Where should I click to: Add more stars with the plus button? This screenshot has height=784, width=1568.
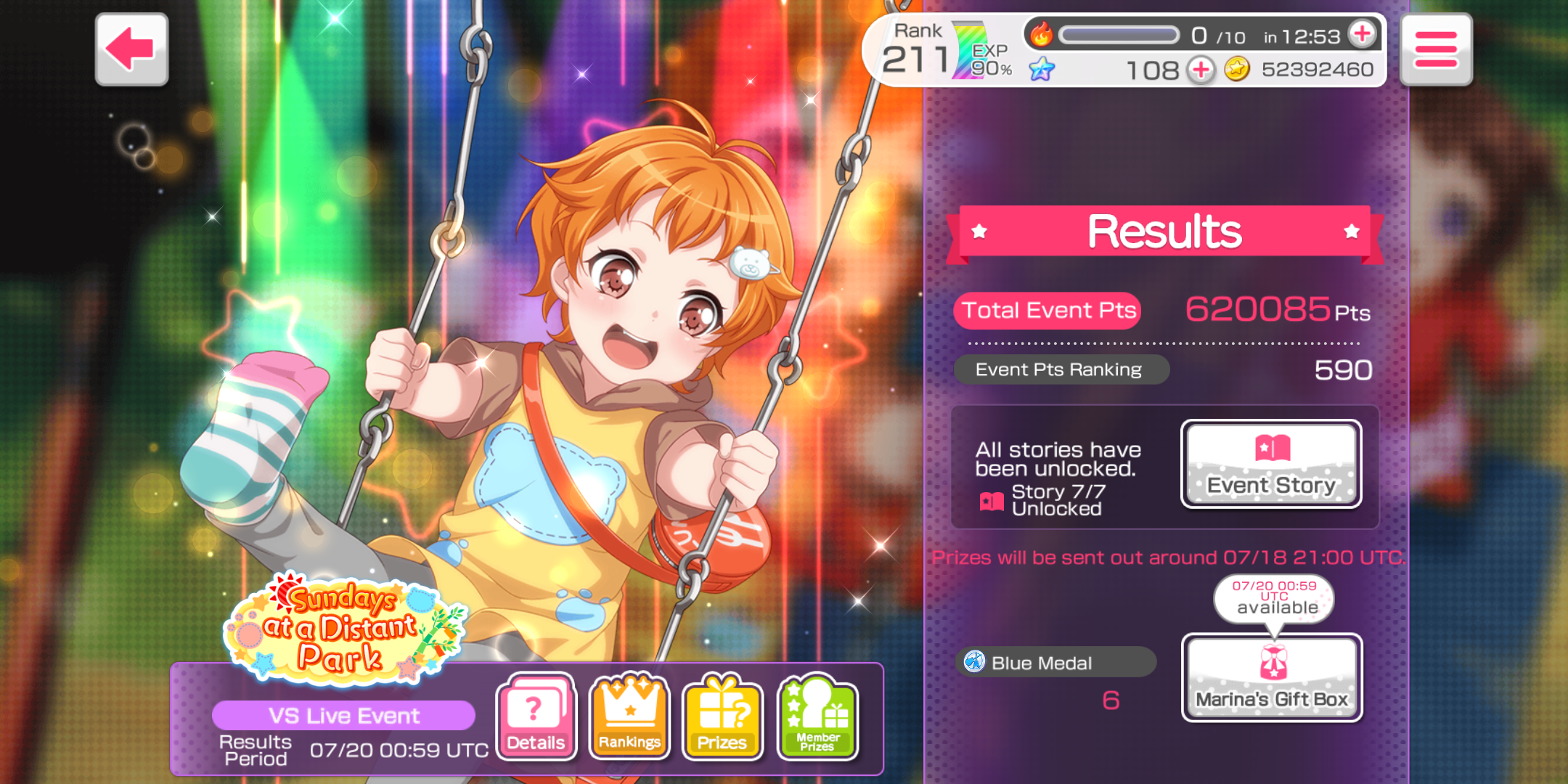[1201, 70]
